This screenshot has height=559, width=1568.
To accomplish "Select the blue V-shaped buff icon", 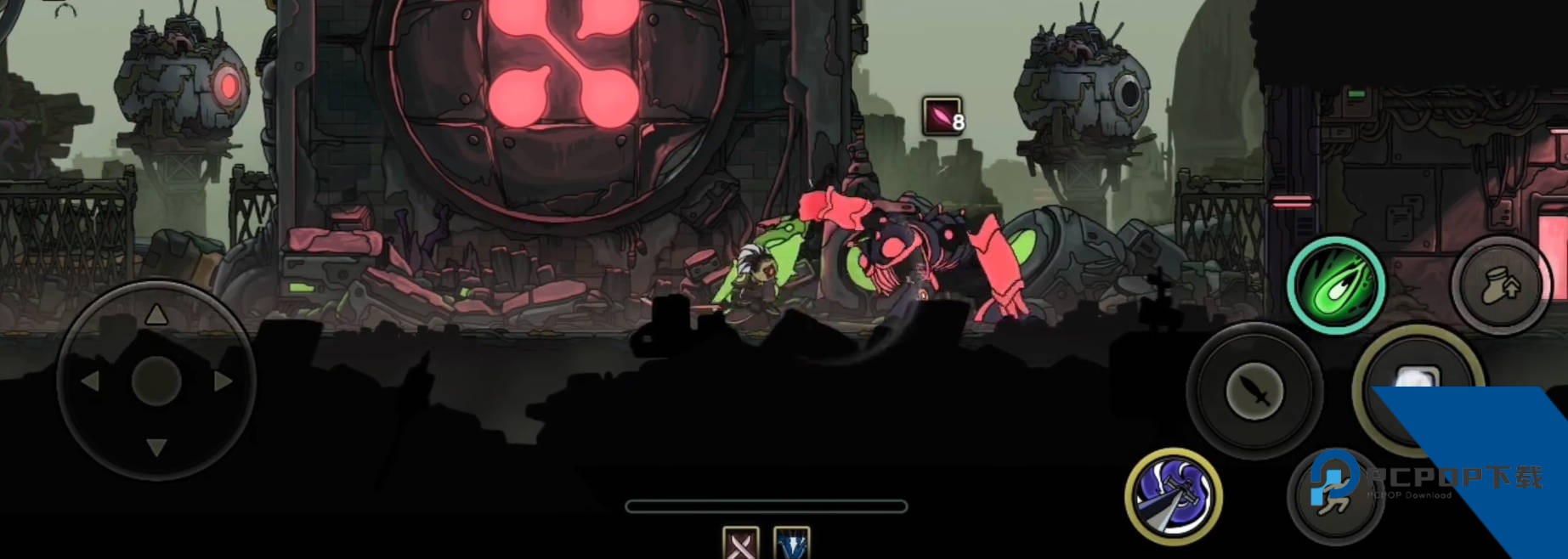I will pos(792,543).
